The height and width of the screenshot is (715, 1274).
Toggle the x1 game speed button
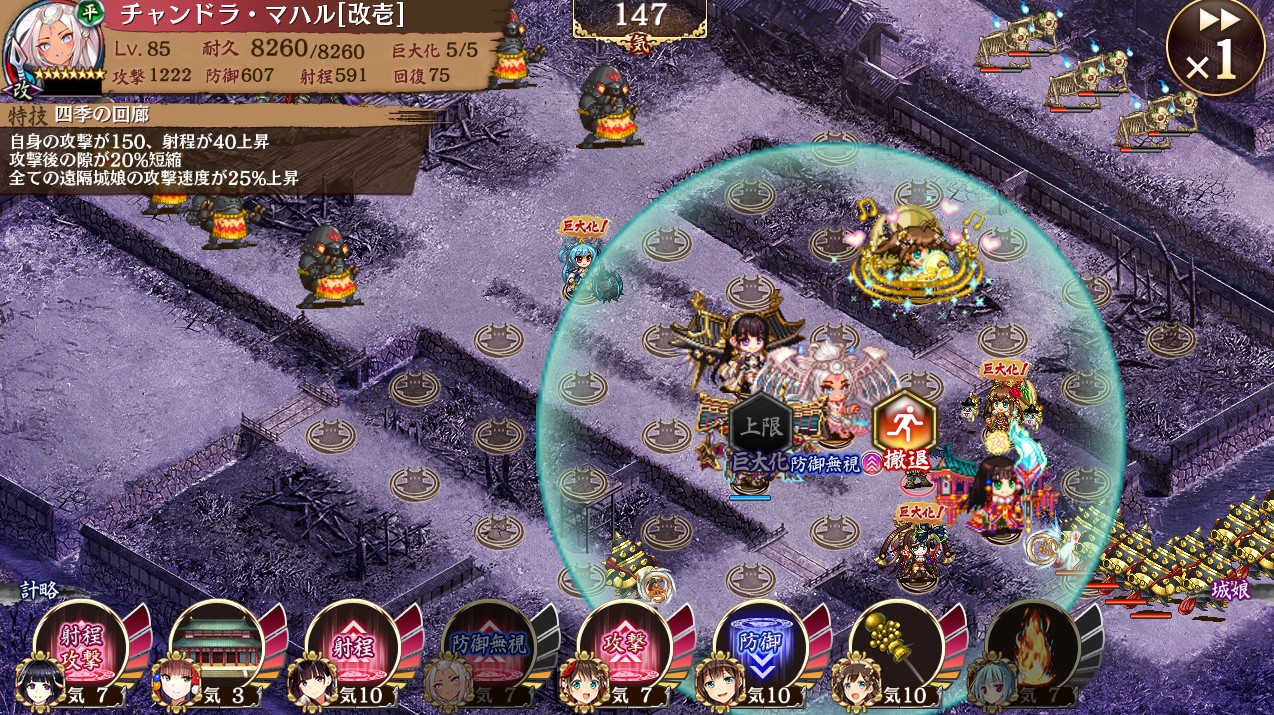coord(1215,48)
